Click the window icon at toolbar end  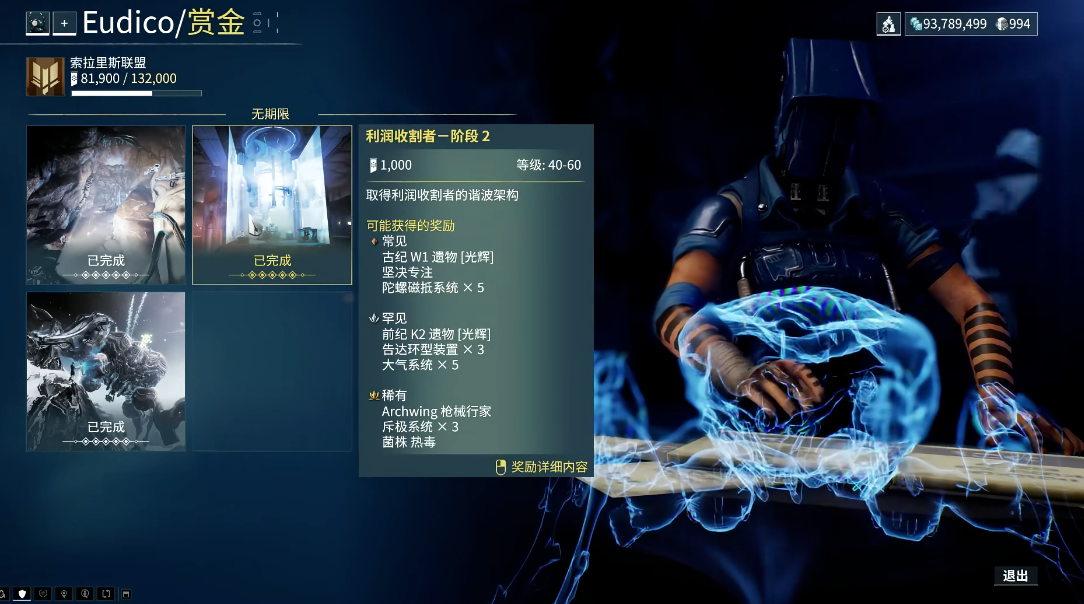pyautogui.click(x=126, y=594)
